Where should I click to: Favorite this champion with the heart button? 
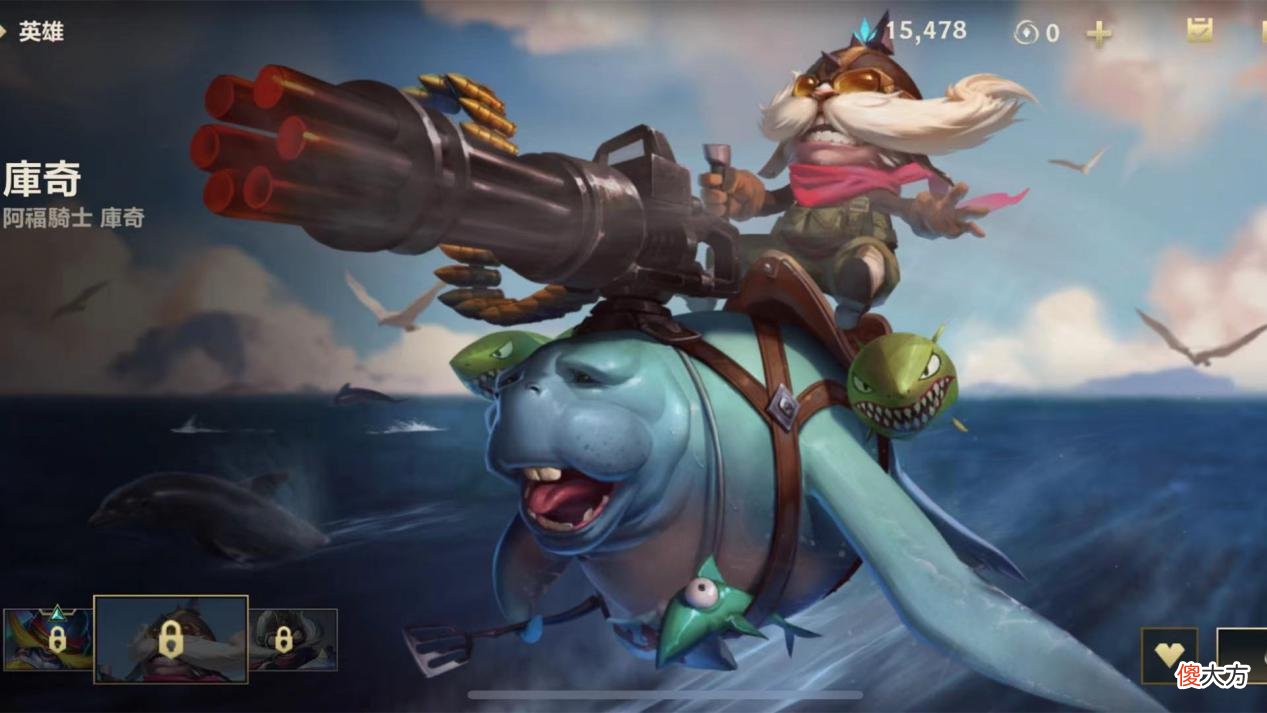point(1169,655)
